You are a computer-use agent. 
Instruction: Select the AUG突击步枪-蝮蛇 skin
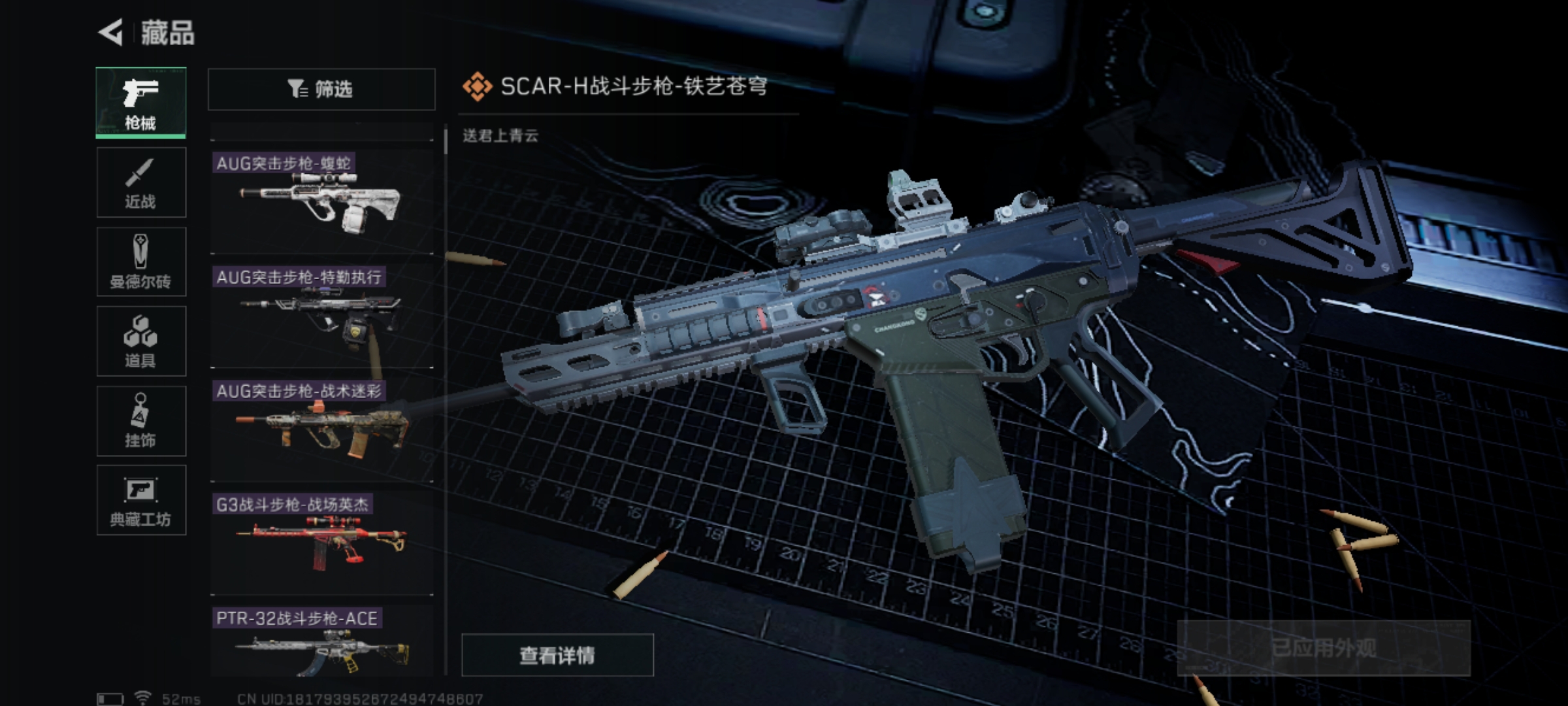coord(321,201)
